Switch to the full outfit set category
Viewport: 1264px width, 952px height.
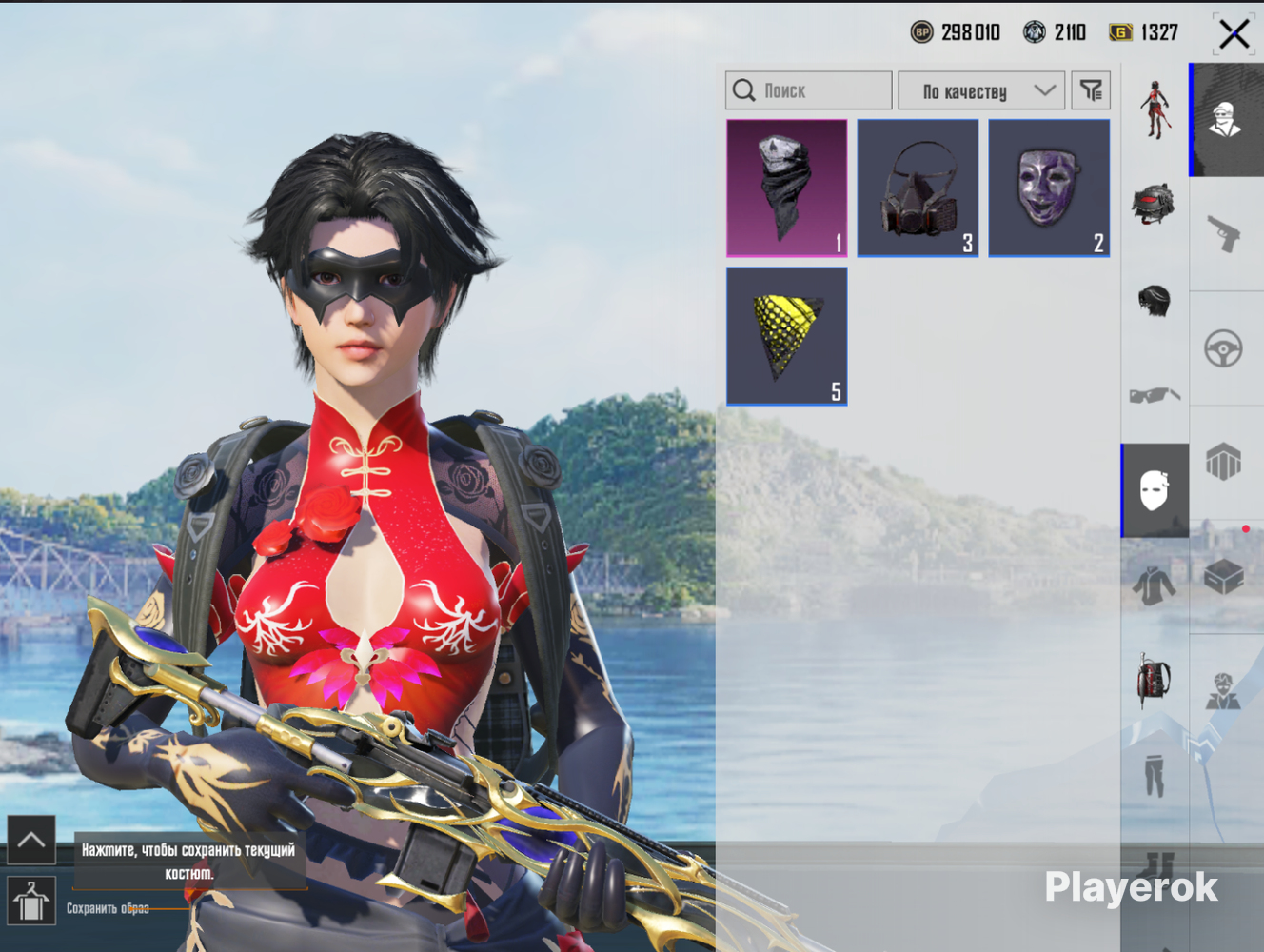tap(1155, 109)
